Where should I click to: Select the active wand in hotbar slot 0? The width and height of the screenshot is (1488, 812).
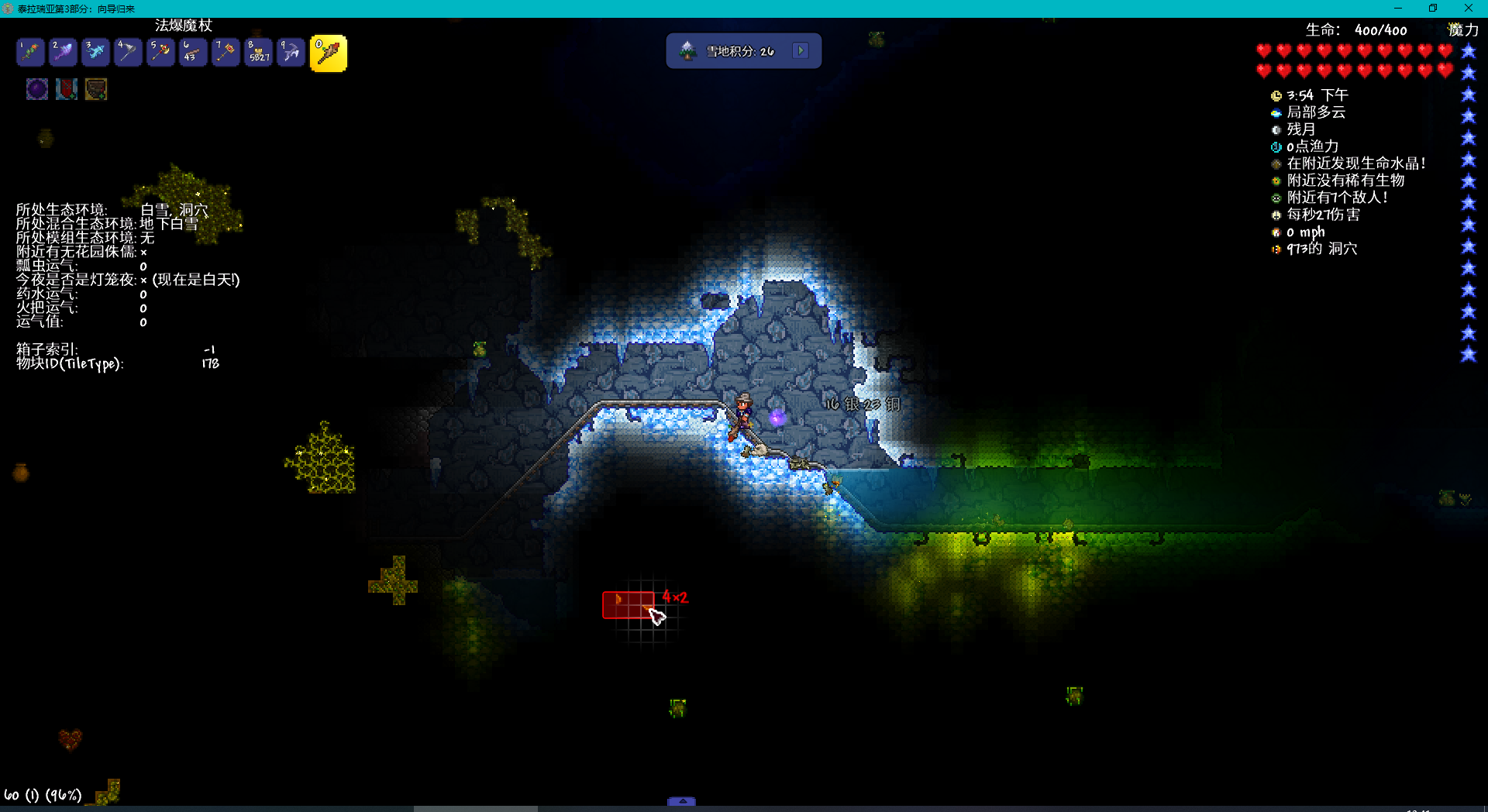click(x=328, y=52)
